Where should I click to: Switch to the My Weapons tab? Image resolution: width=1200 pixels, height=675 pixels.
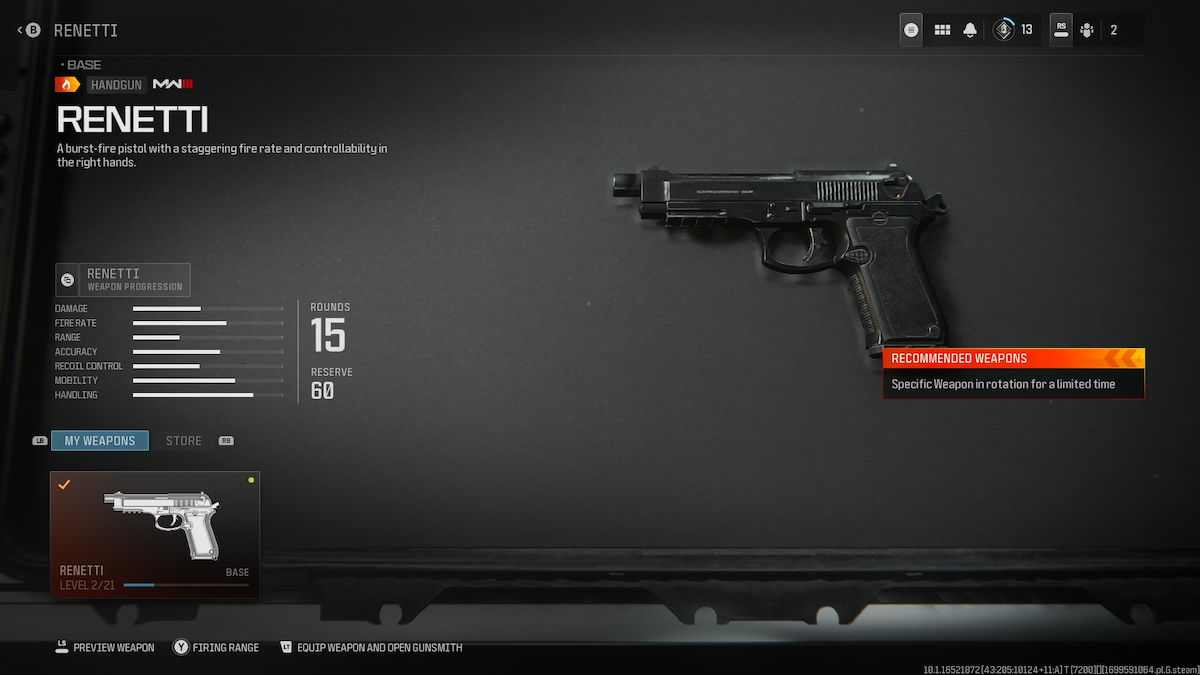click(100, 441)
